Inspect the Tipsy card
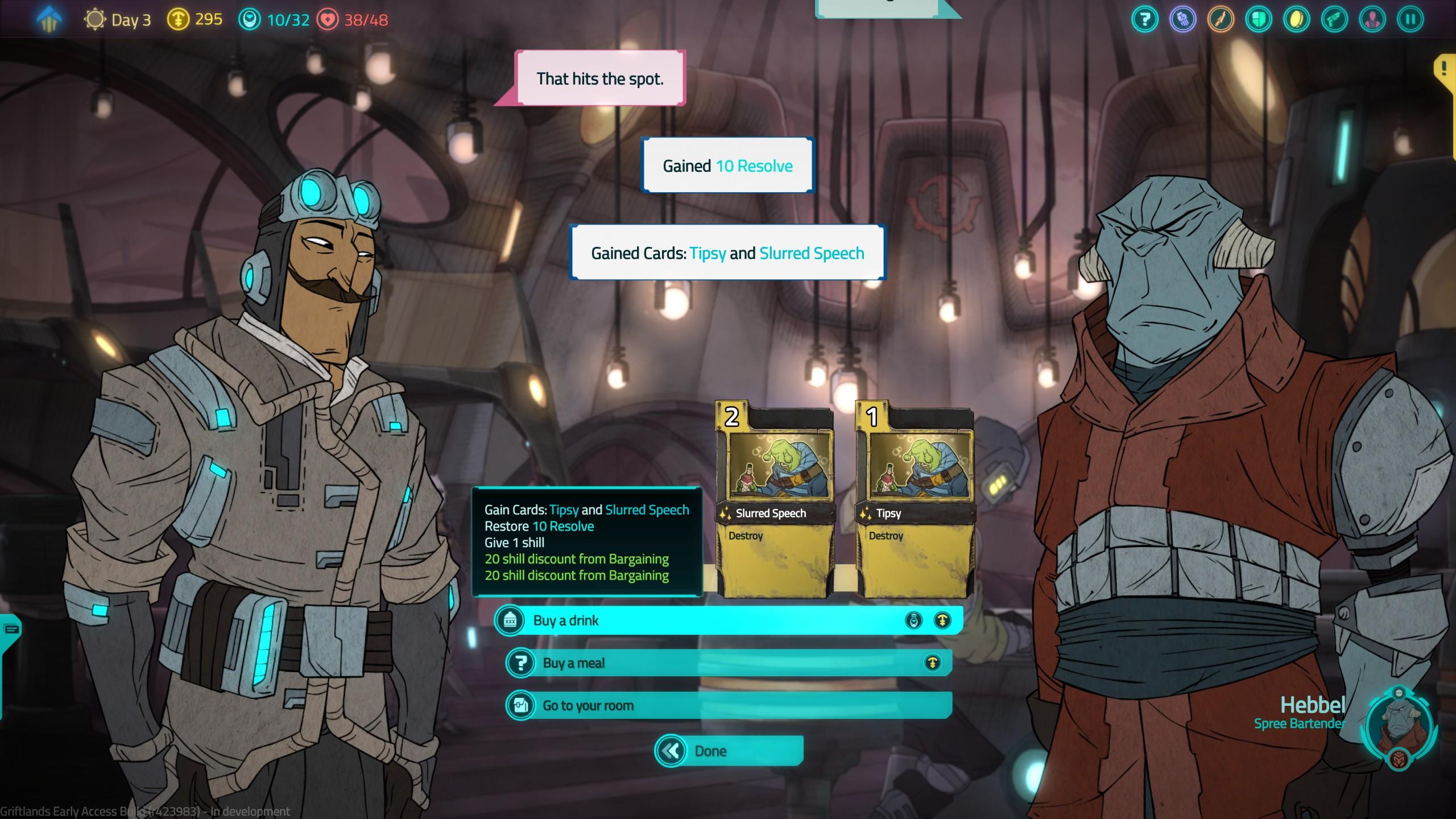 click(915, 500)
